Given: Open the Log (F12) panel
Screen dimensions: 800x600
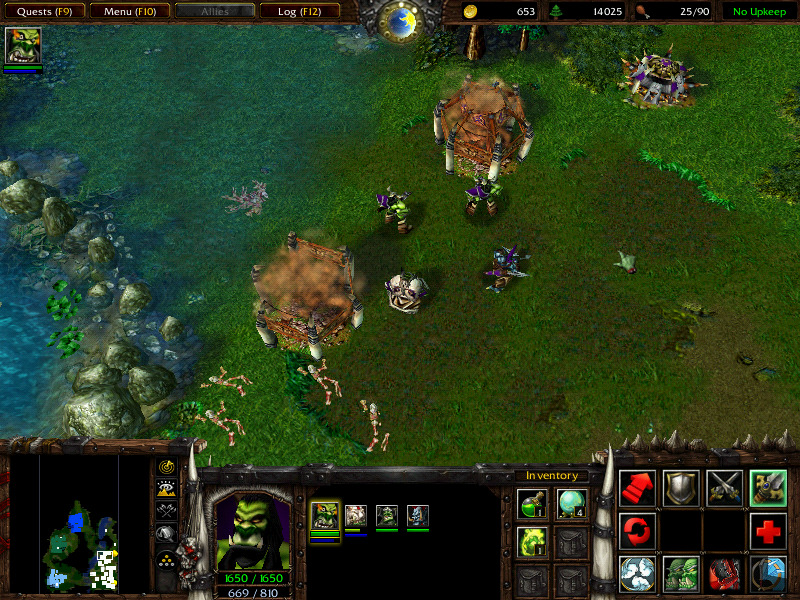Looking at the screenshot, I should tap(297, 12).
